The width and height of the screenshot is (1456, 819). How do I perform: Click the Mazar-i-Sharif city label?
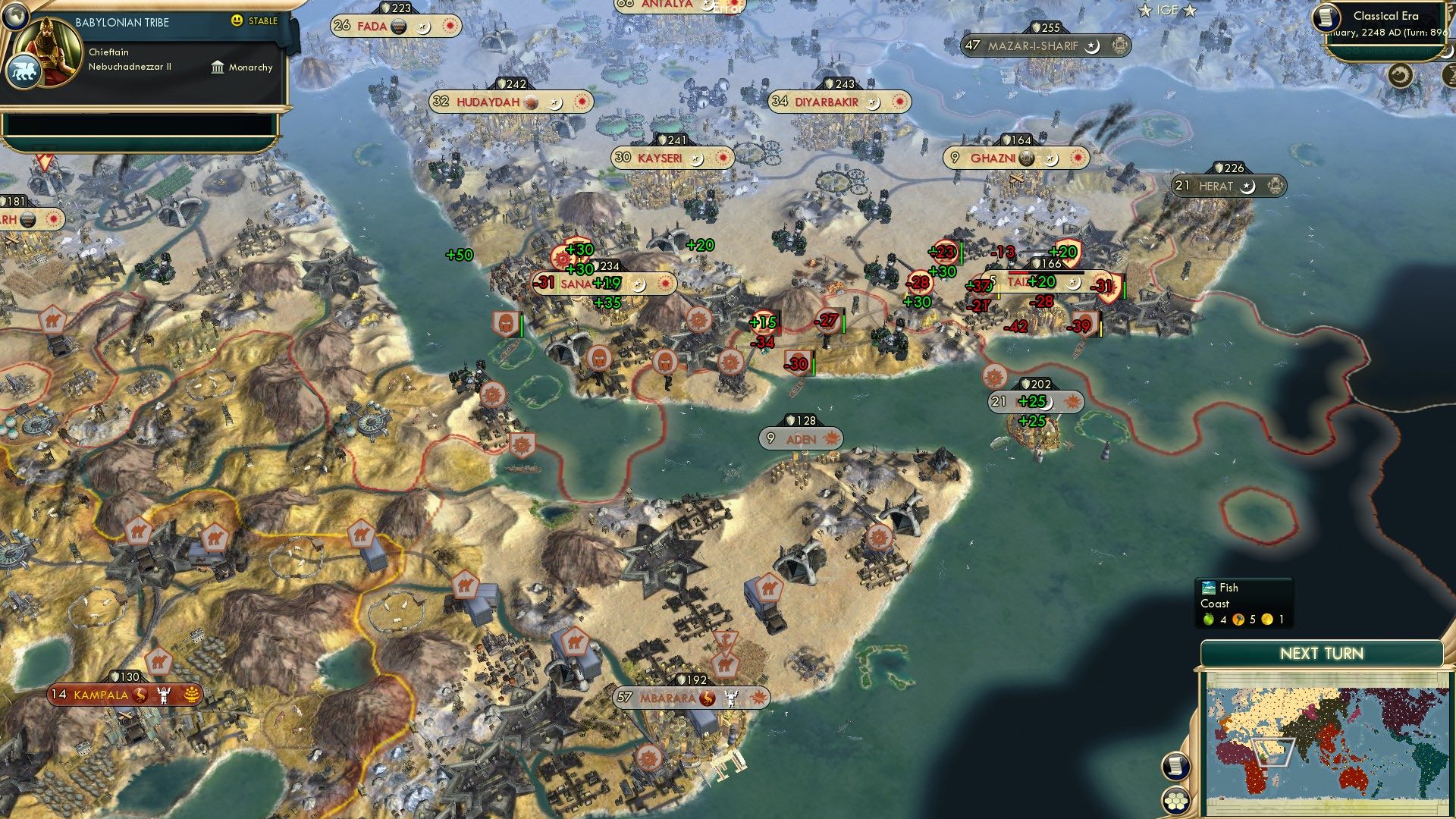coord(1034,45)
